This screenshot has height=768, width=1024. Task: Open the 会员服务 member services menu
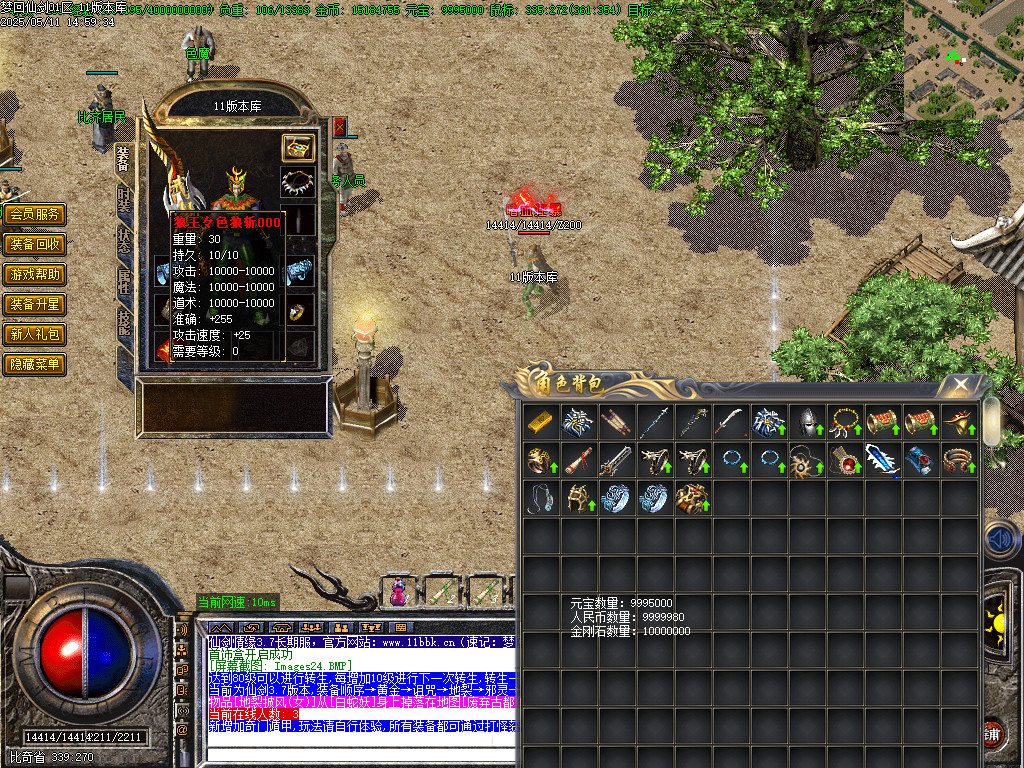[34, 214]
